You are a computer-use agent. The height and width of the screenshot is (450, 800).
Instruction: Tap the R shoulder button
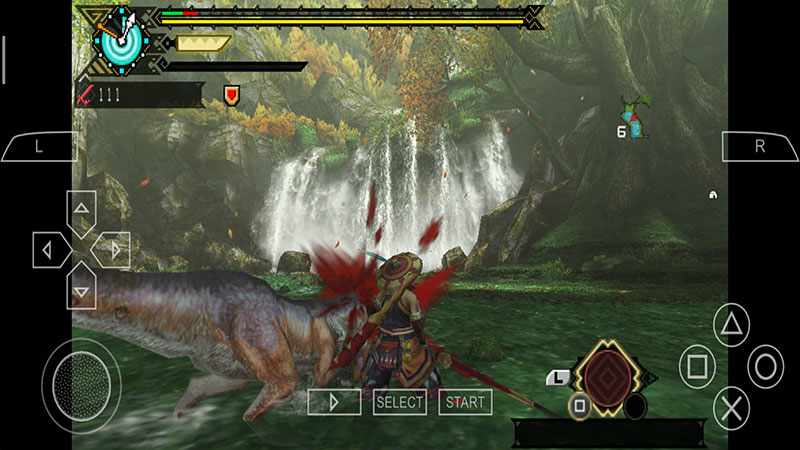tap(759, 146)
